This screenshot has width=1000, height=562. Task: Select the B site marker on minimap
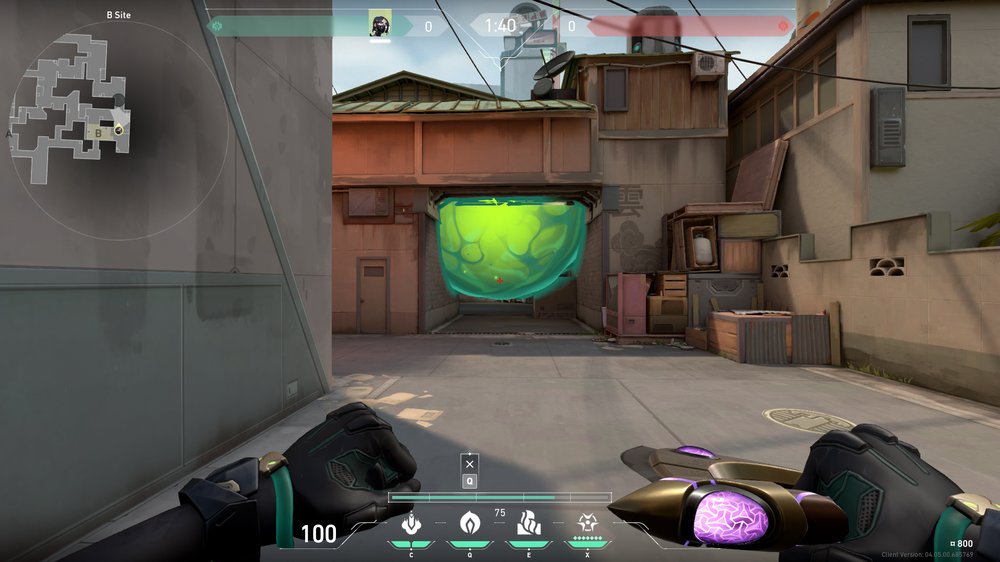pyautogui.click(x=98, y=131)
